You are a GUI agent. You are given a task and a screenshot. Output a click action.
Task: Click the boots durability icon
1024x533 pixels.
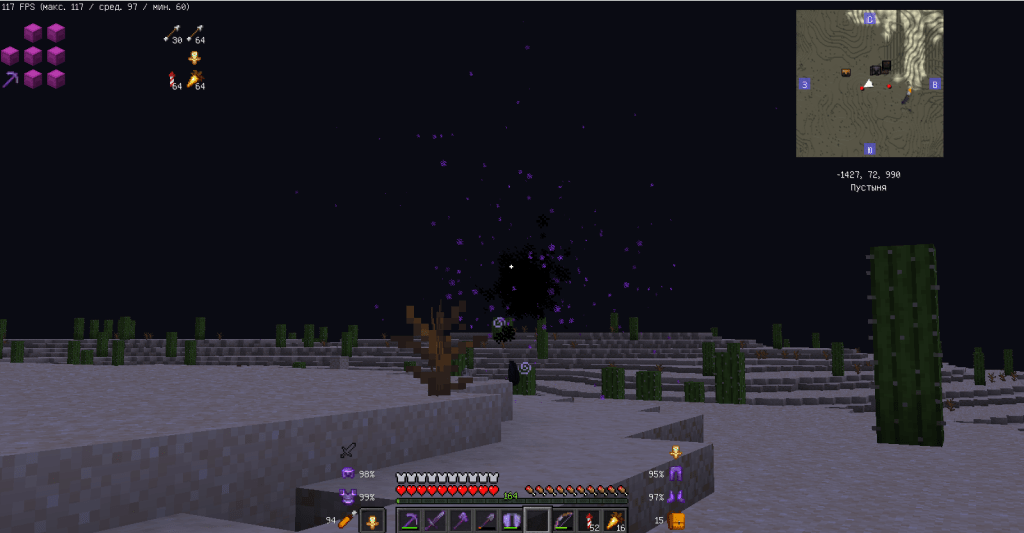point(675,496)
